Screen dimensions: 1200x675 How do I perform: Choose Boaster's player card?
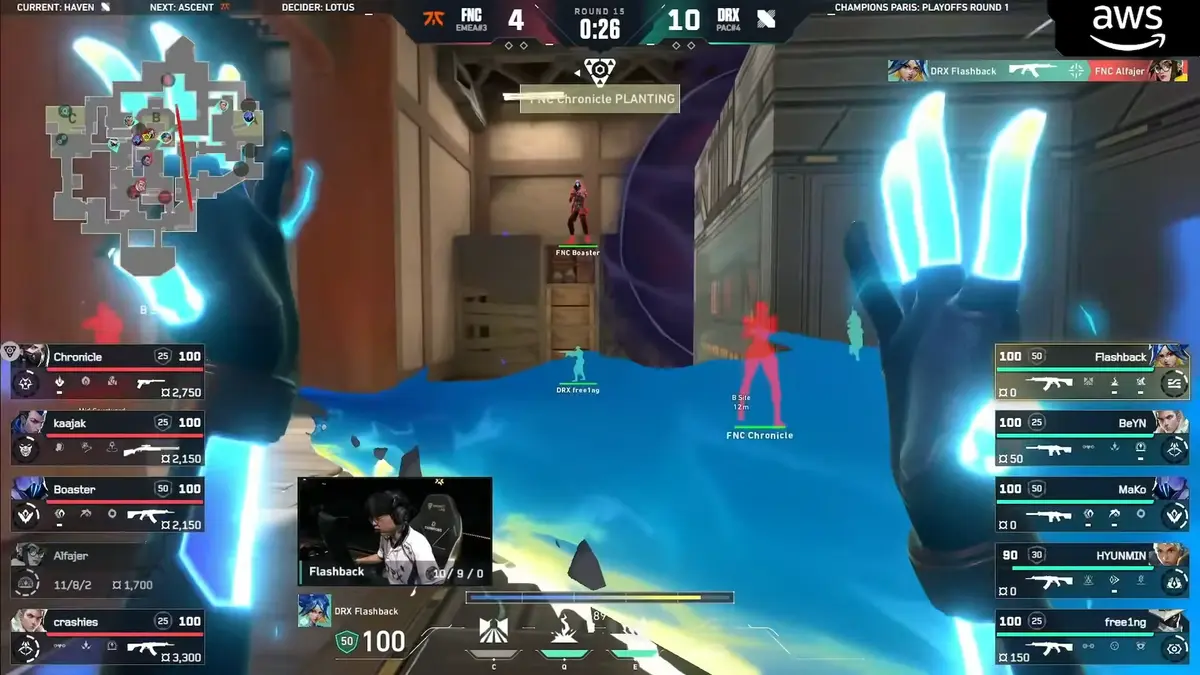pos(108,503)
